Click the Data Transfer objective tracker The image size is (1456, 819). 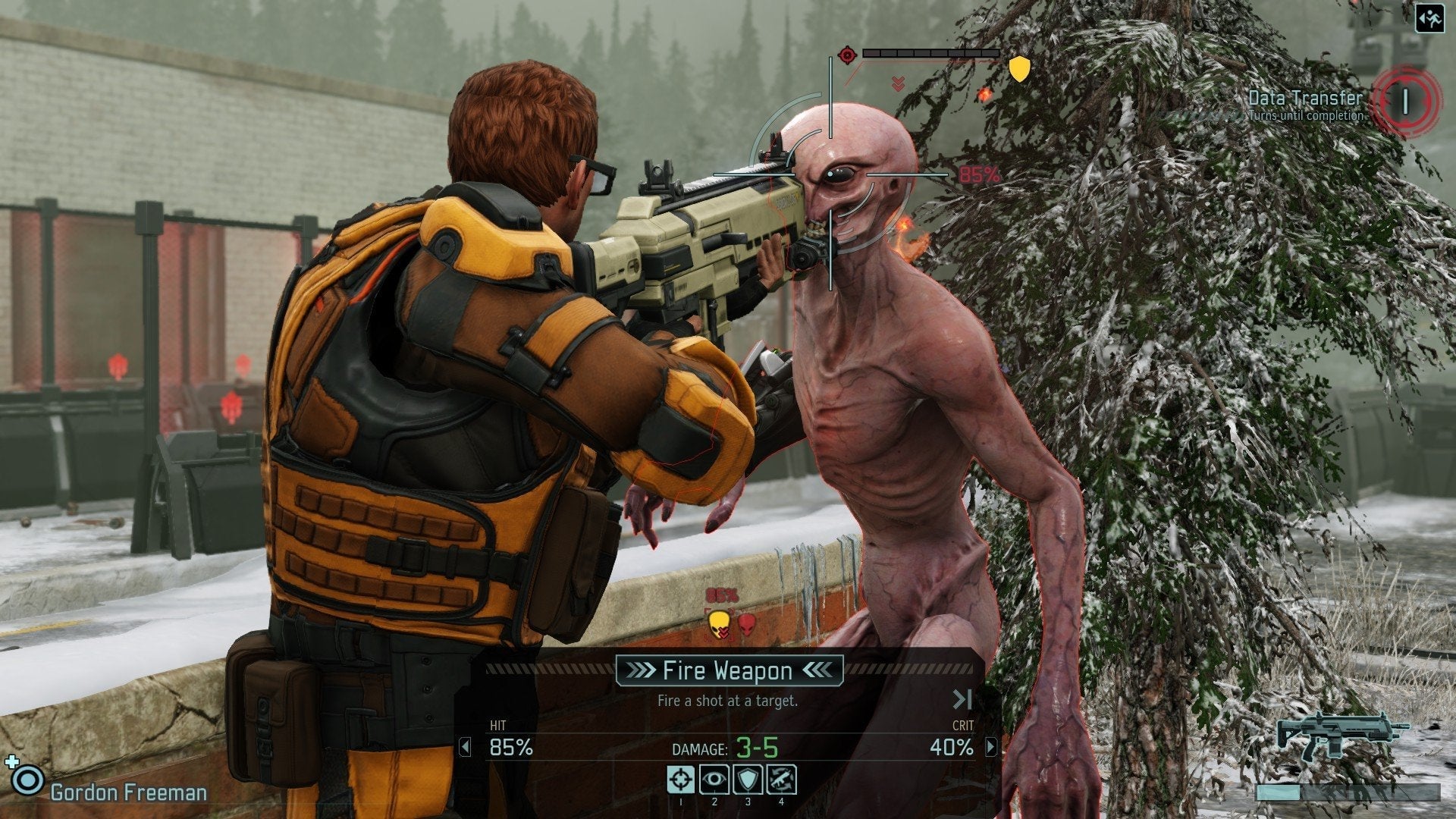[x=1306, y=102]
